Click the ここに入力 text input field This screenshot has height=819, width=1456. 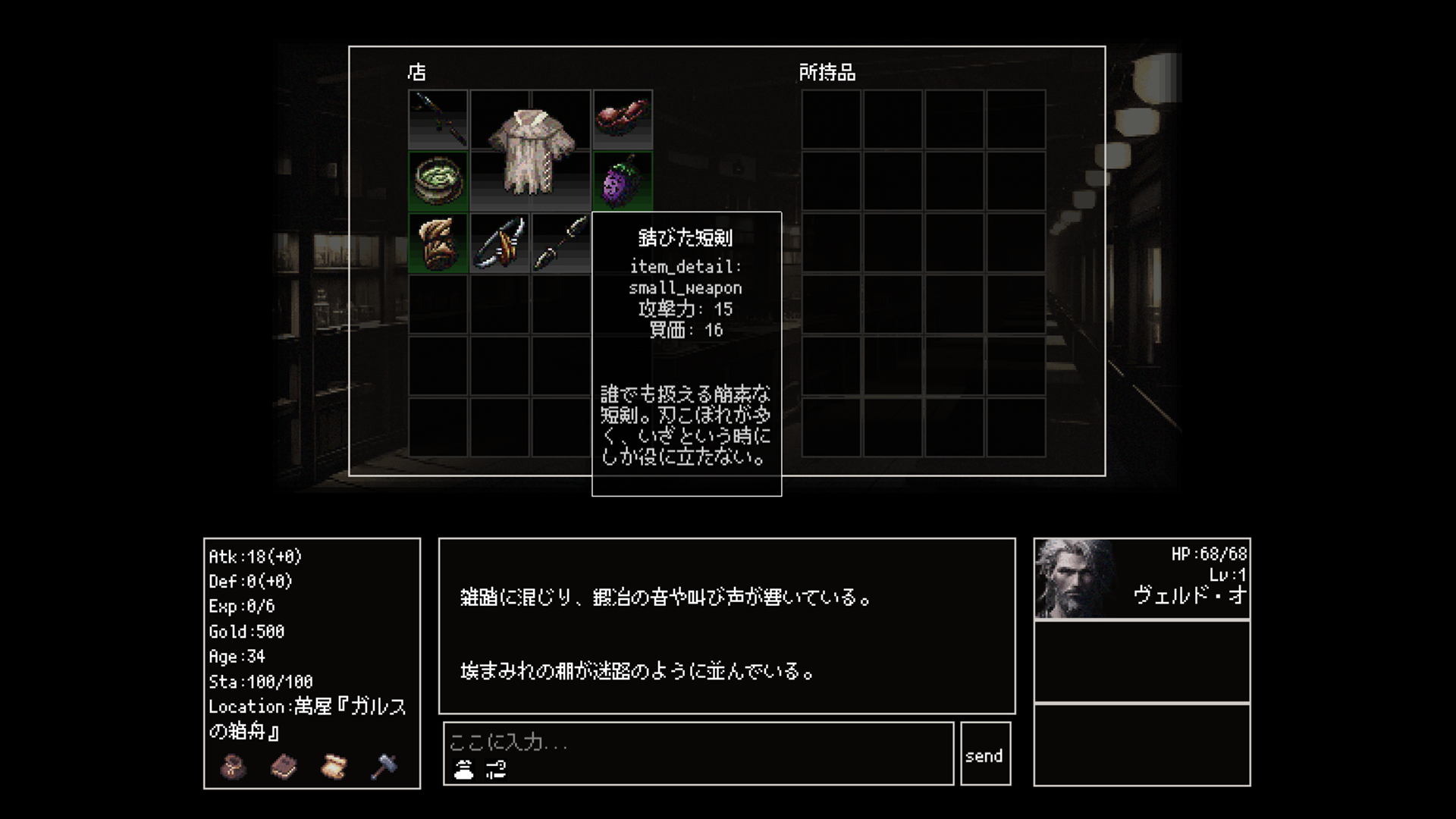[x=682, y=745]
